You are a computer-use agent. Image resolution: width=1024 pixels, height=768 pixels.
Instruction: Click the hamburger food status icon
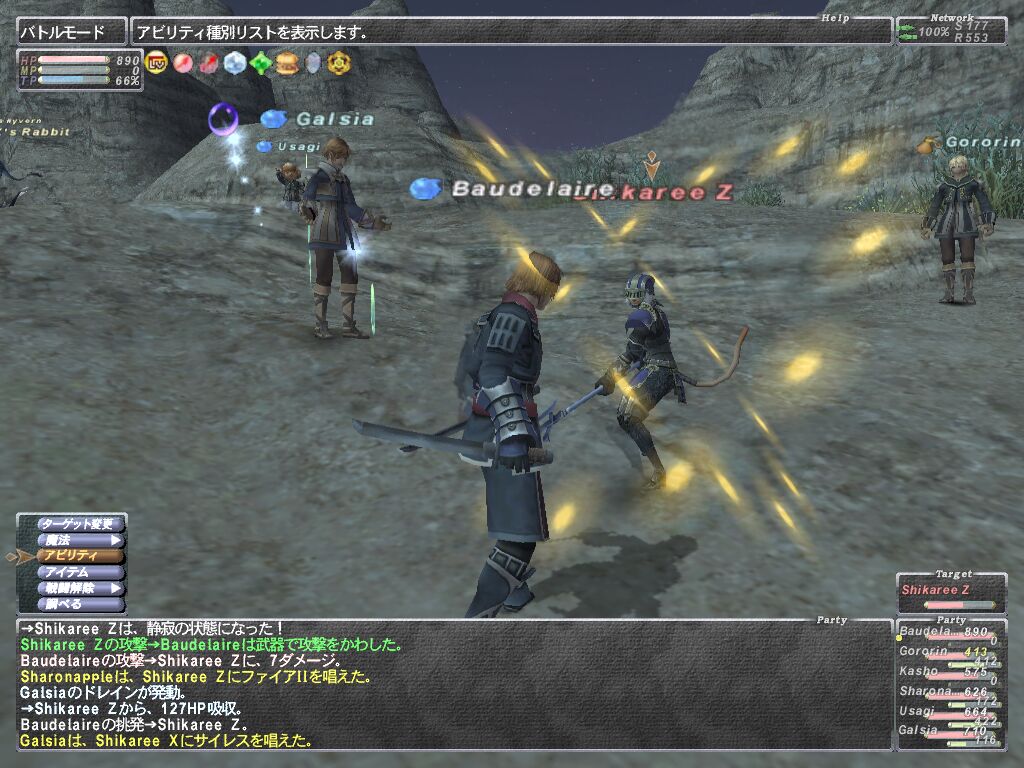[x=287, y=63]
